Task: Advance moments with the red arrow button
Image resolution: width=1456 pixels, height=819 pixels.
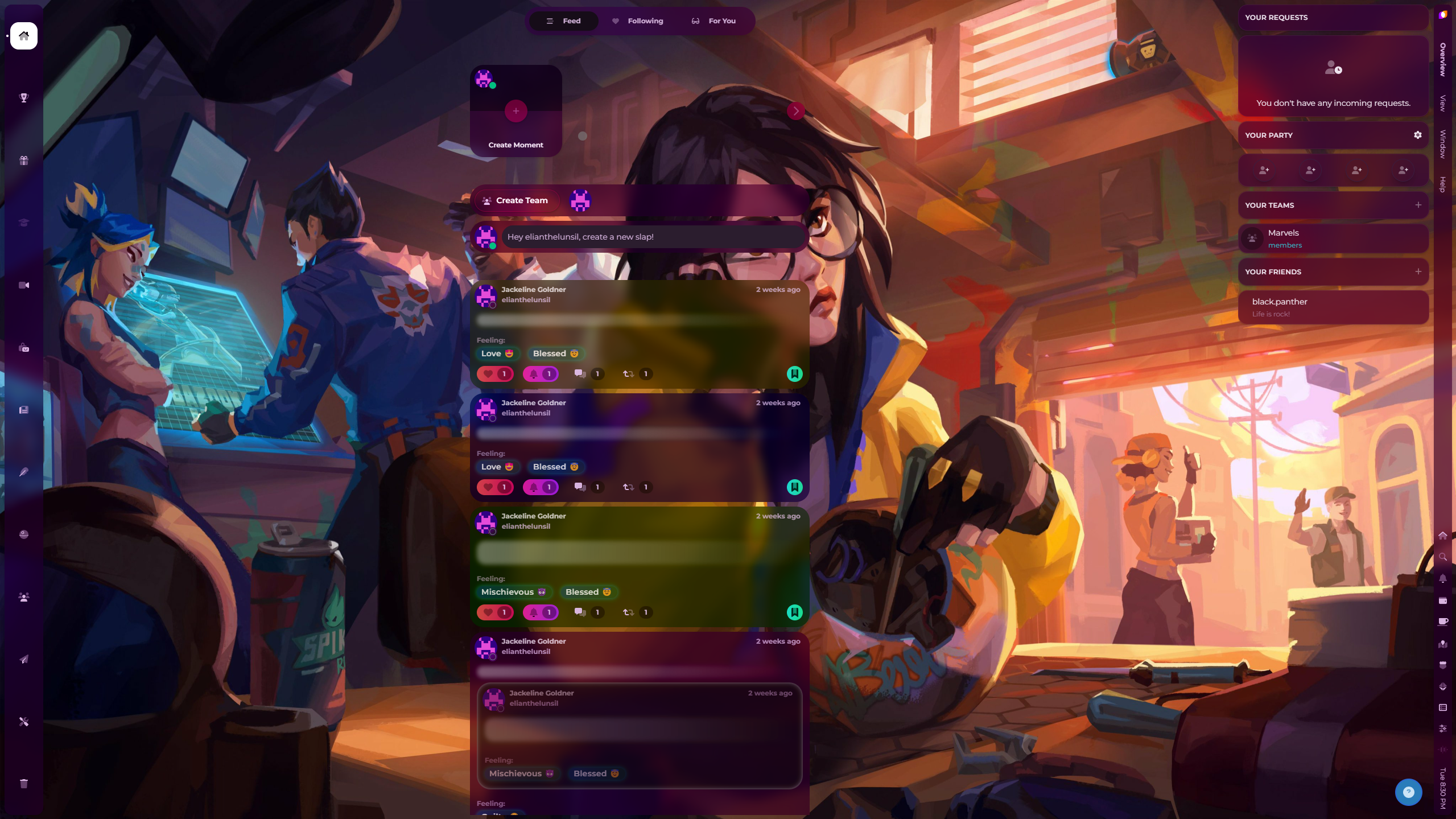Action: point(795,111)
